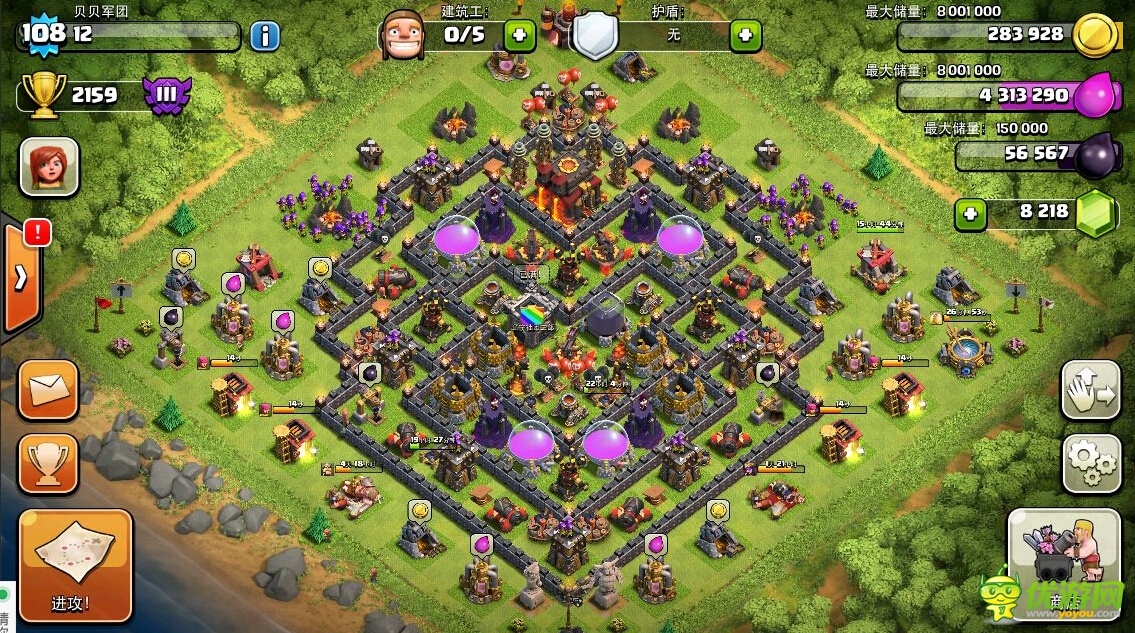Screen dimensions: 1135x633
Task: Add more builders with the plus button
Action: click(x=519, y=36)
